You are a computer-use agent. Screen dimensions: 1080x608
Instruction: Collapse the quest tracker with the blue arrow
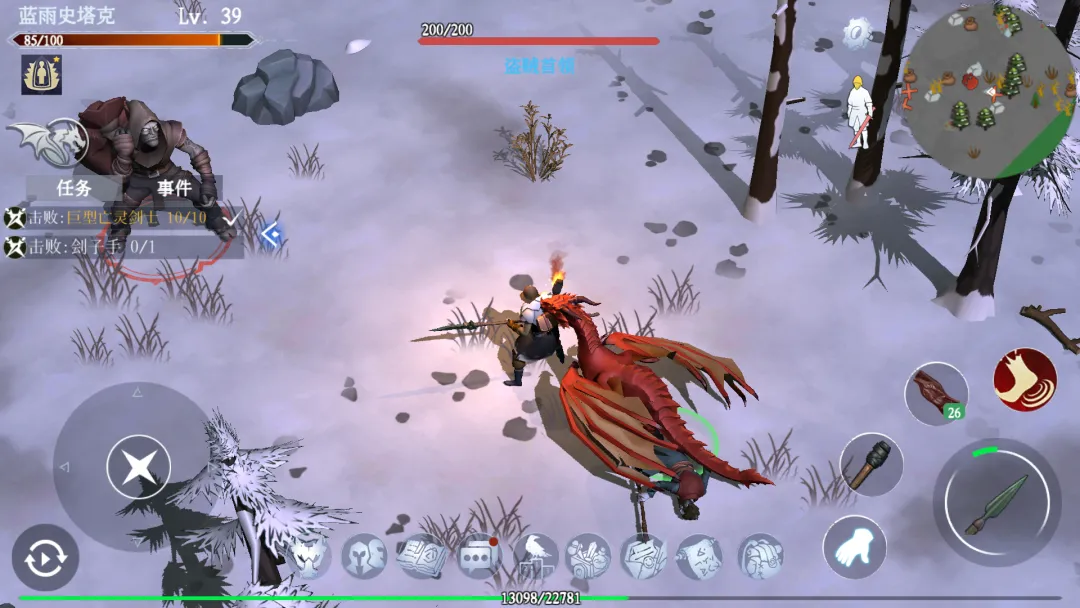click(270, 234)
